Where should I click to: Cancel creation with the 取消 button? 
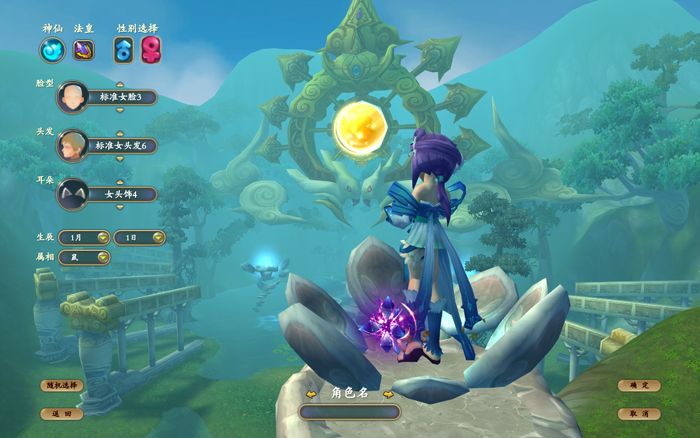point(640,413)
